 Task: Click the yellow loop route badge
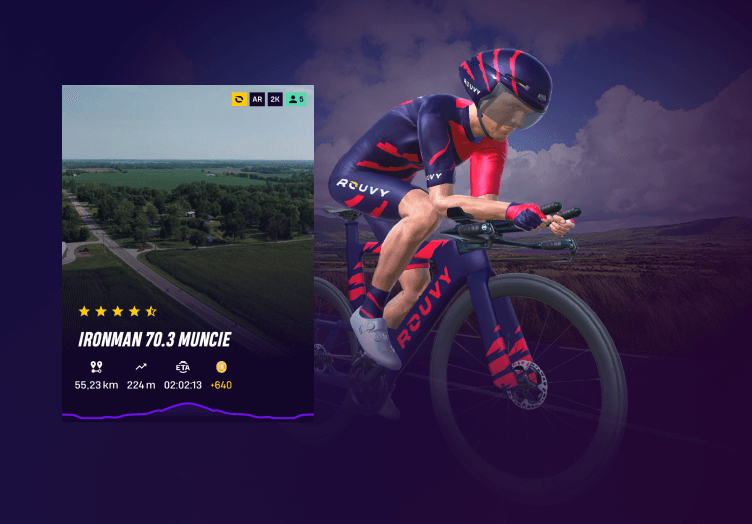pyautogui.click(x=239, y=99)
